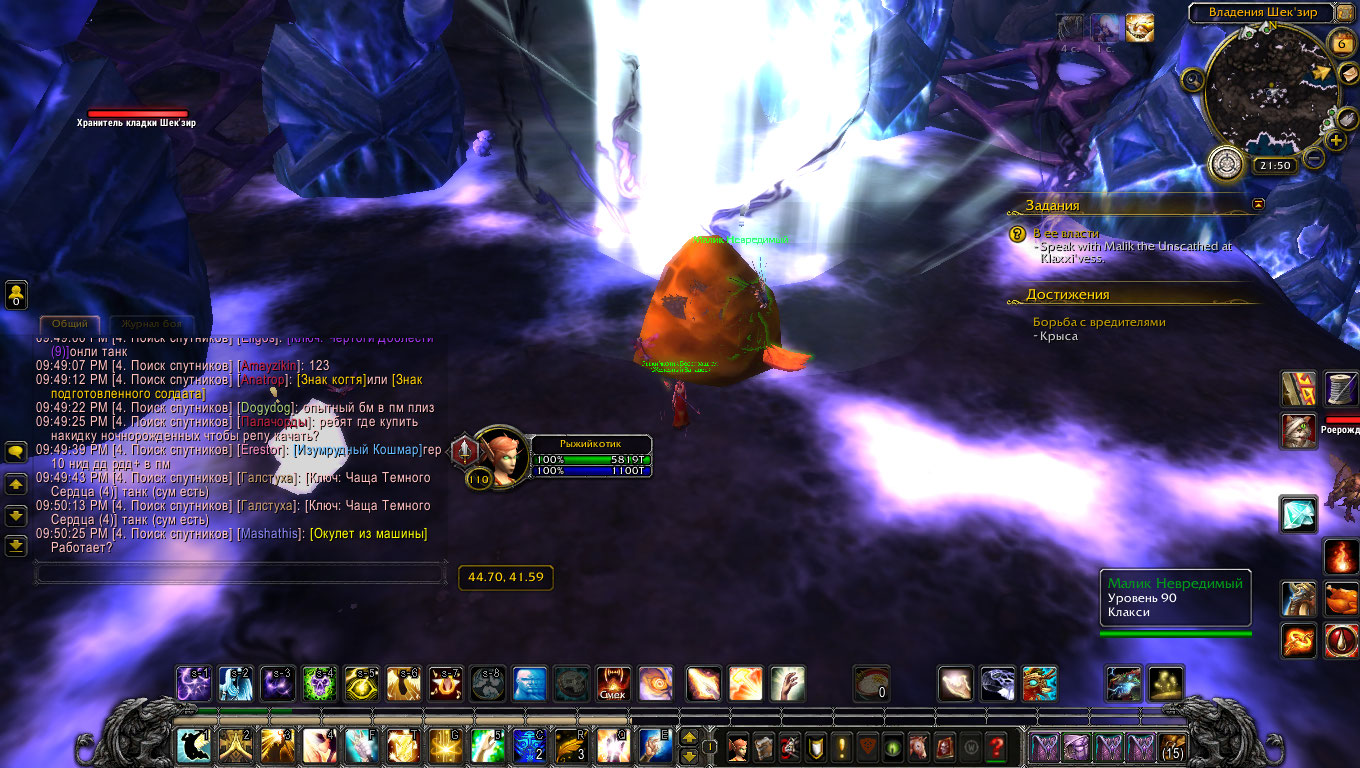Viewport: 1360px width, 768px height.
Task: Open the backpack showing 15 free slots
Action: tap(1172, 746)
